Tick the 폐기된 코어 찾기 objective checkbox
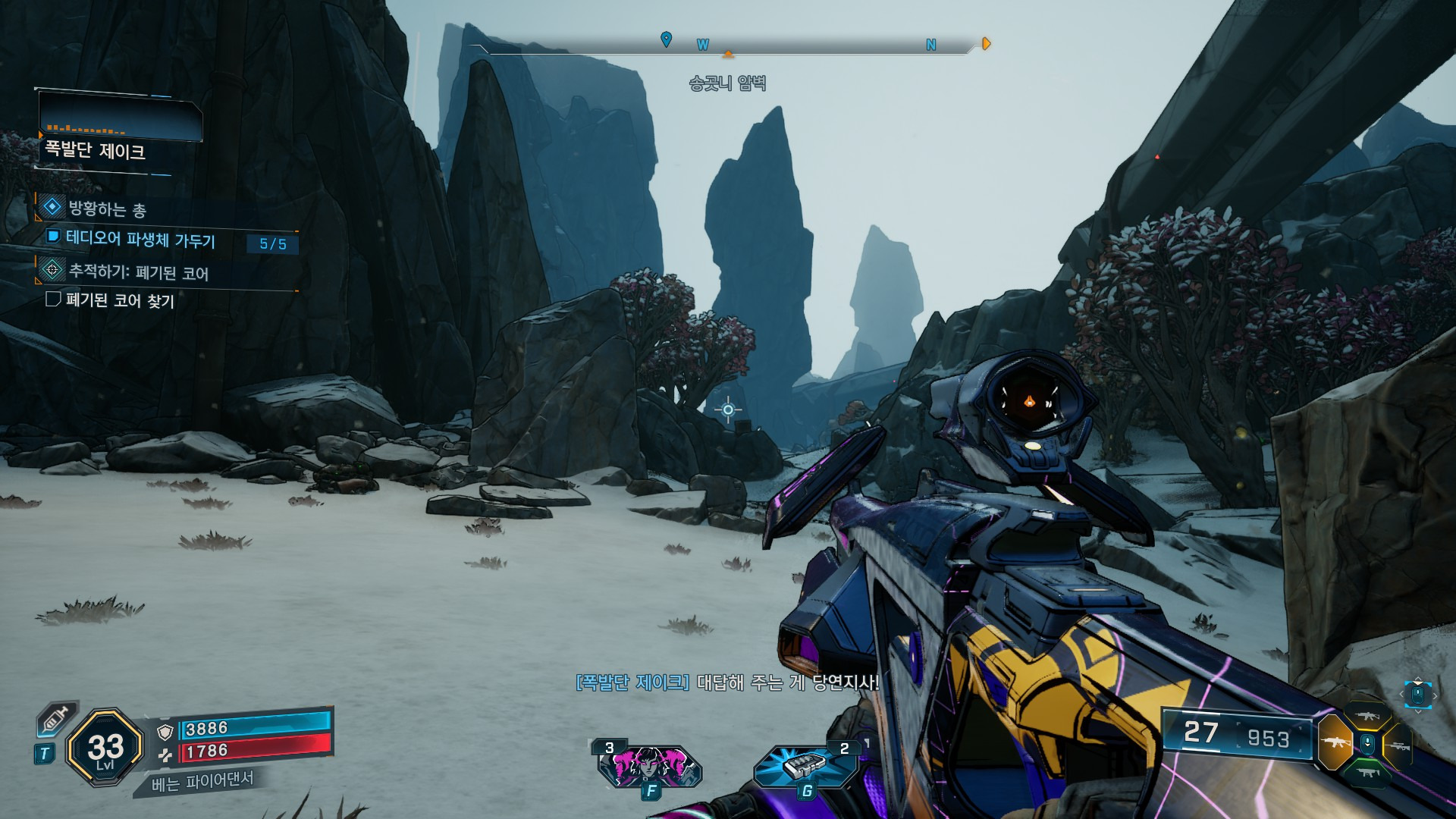 point(53,300)
